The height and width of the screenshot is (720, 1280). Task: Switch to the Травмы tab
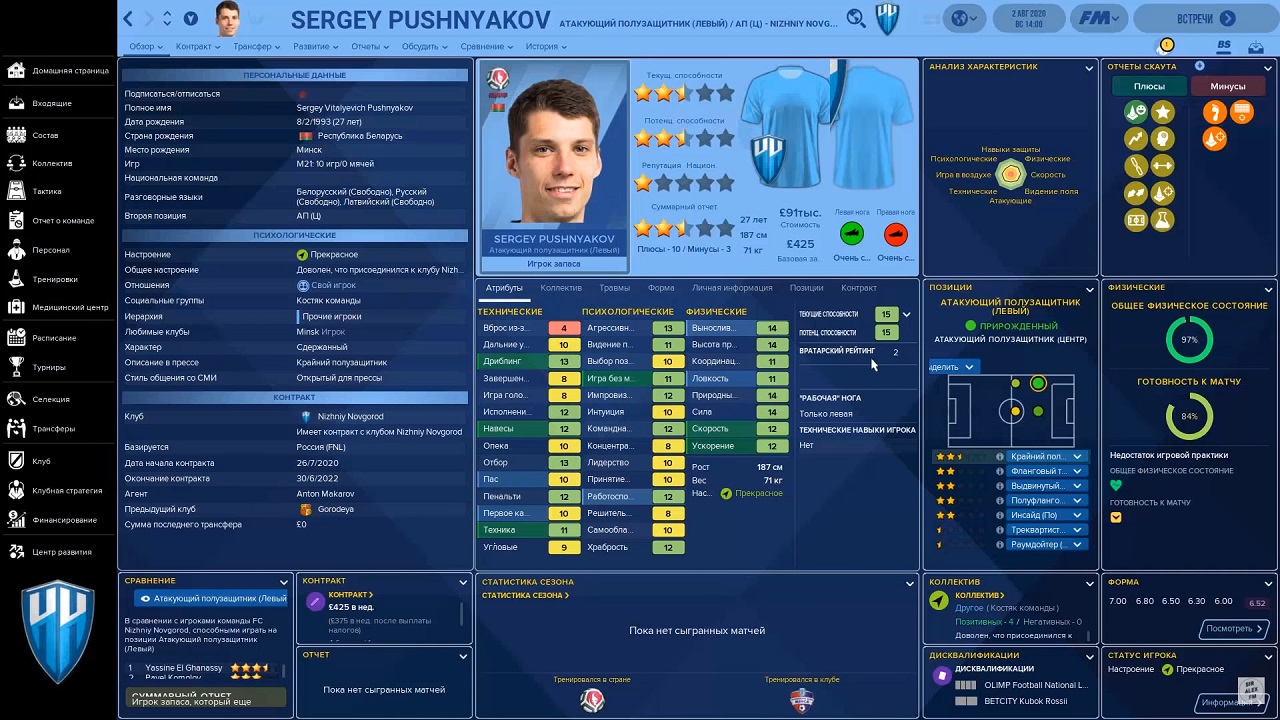click(614, 288)
